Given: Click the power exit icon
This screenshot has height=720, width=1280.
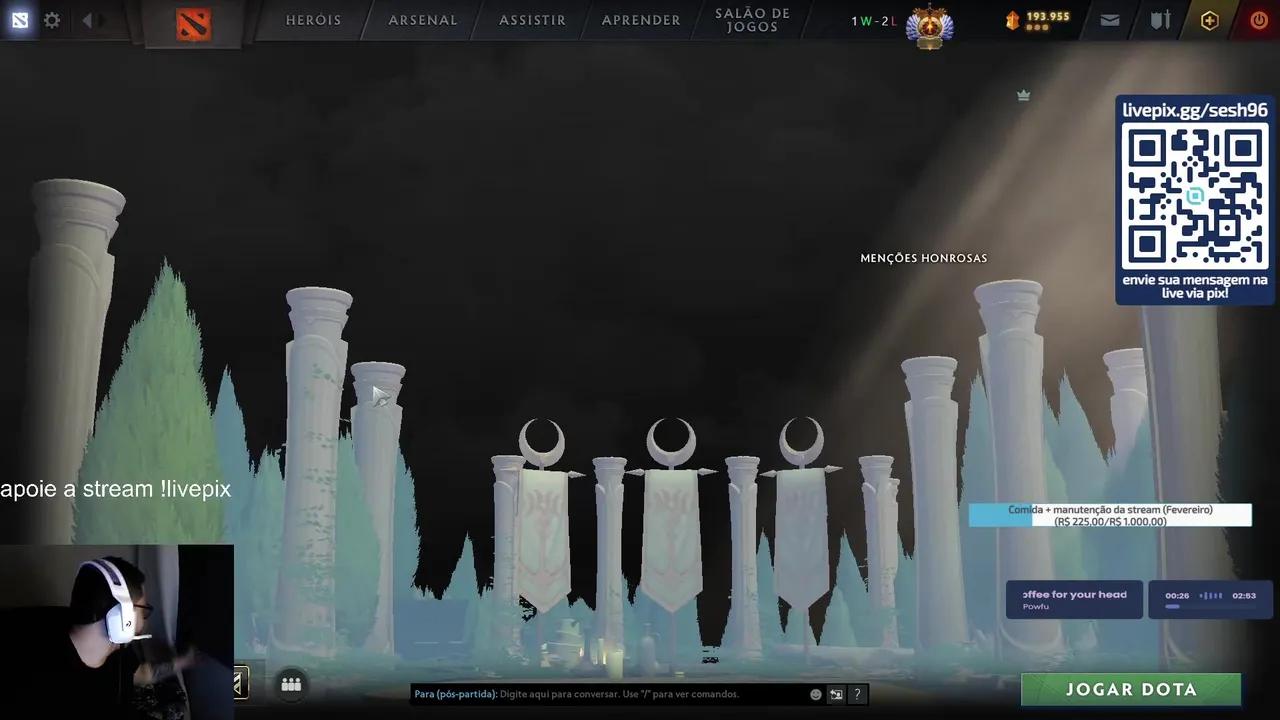Looking at the screenshot, I should (x=1258, y=20).
